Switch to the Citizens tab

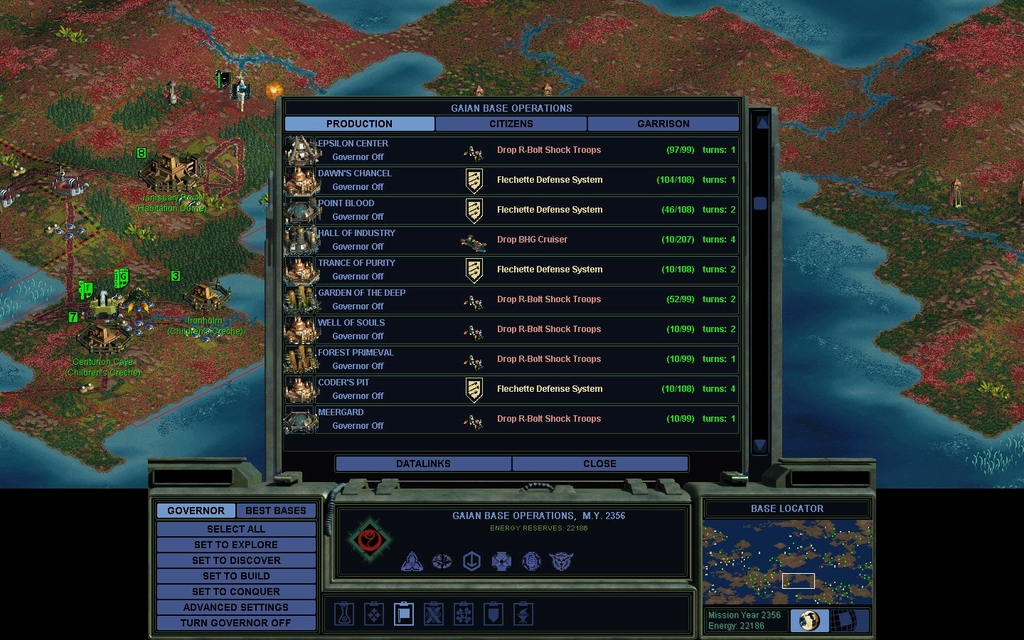click(x=511, y=124)
